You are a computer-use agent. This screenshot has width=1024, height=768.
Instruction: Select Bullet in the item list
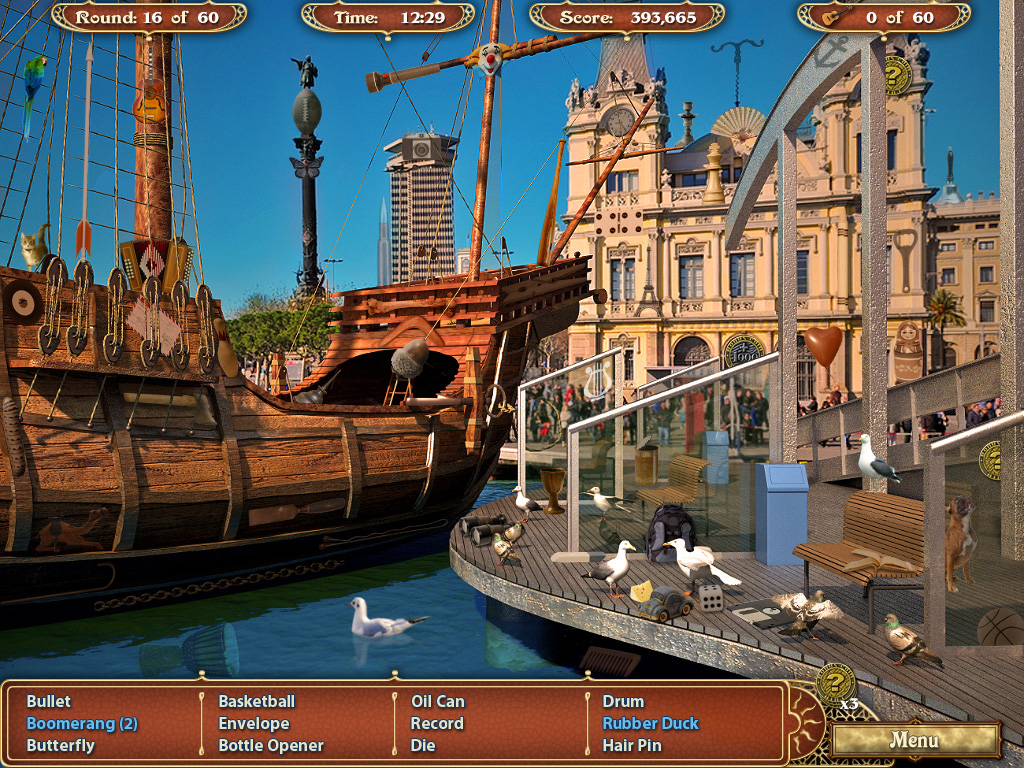click(x=49, y=701)
